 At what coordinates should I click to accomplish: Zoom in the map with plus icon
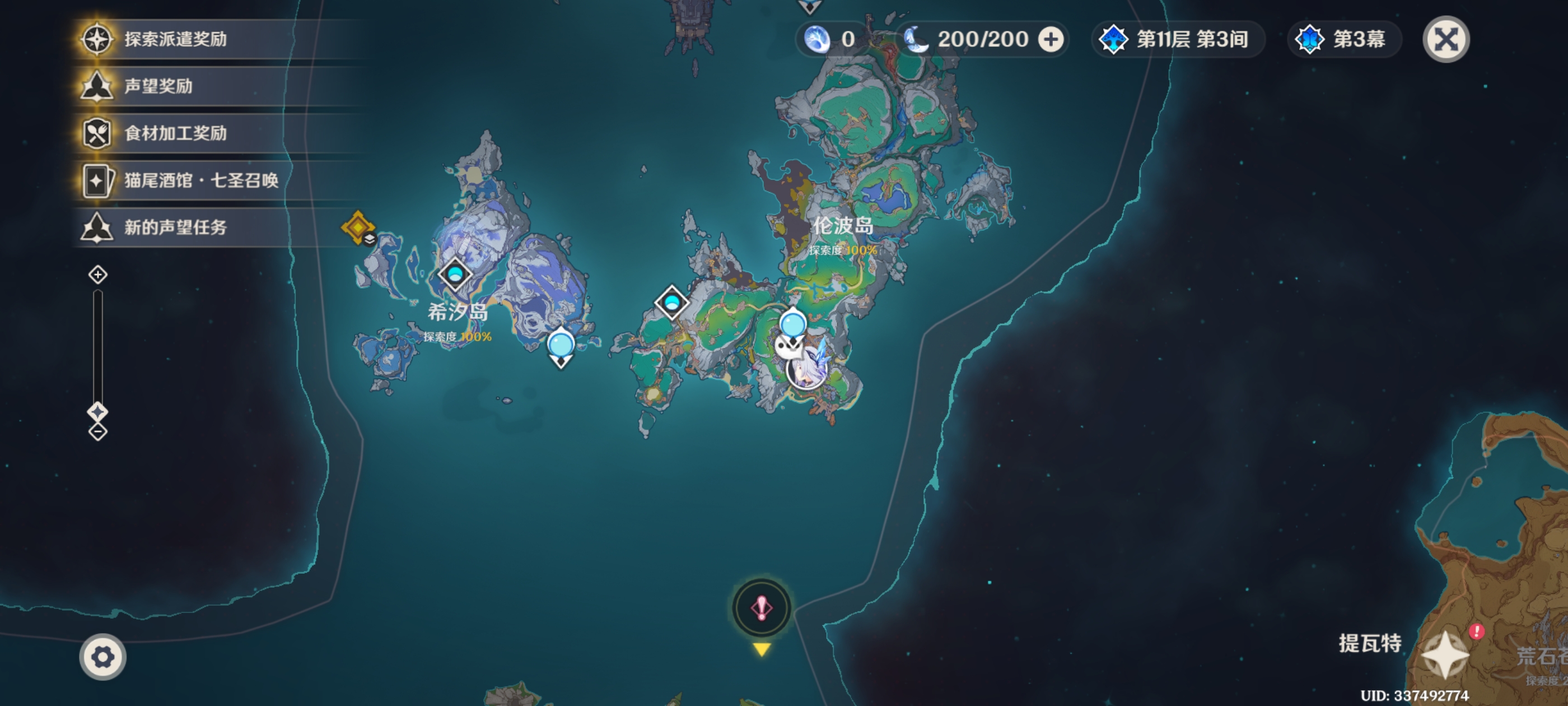pos(98,275)
